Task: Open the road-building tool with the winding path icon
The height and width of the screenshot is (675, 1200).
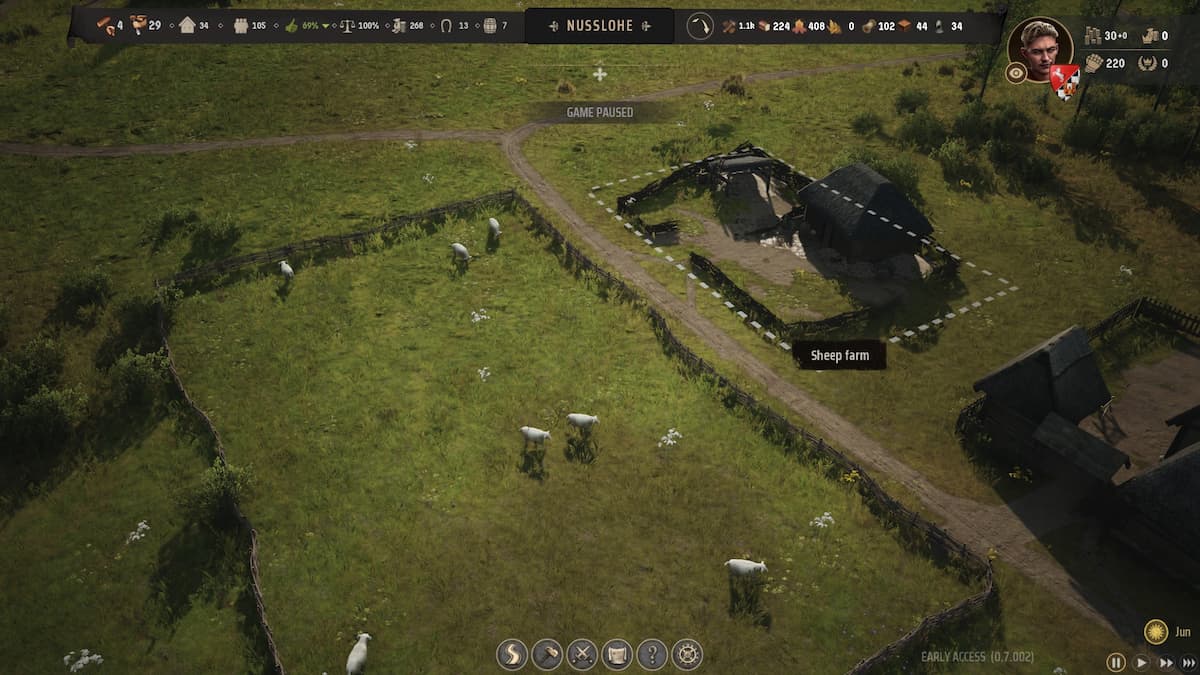Action: 512,654
